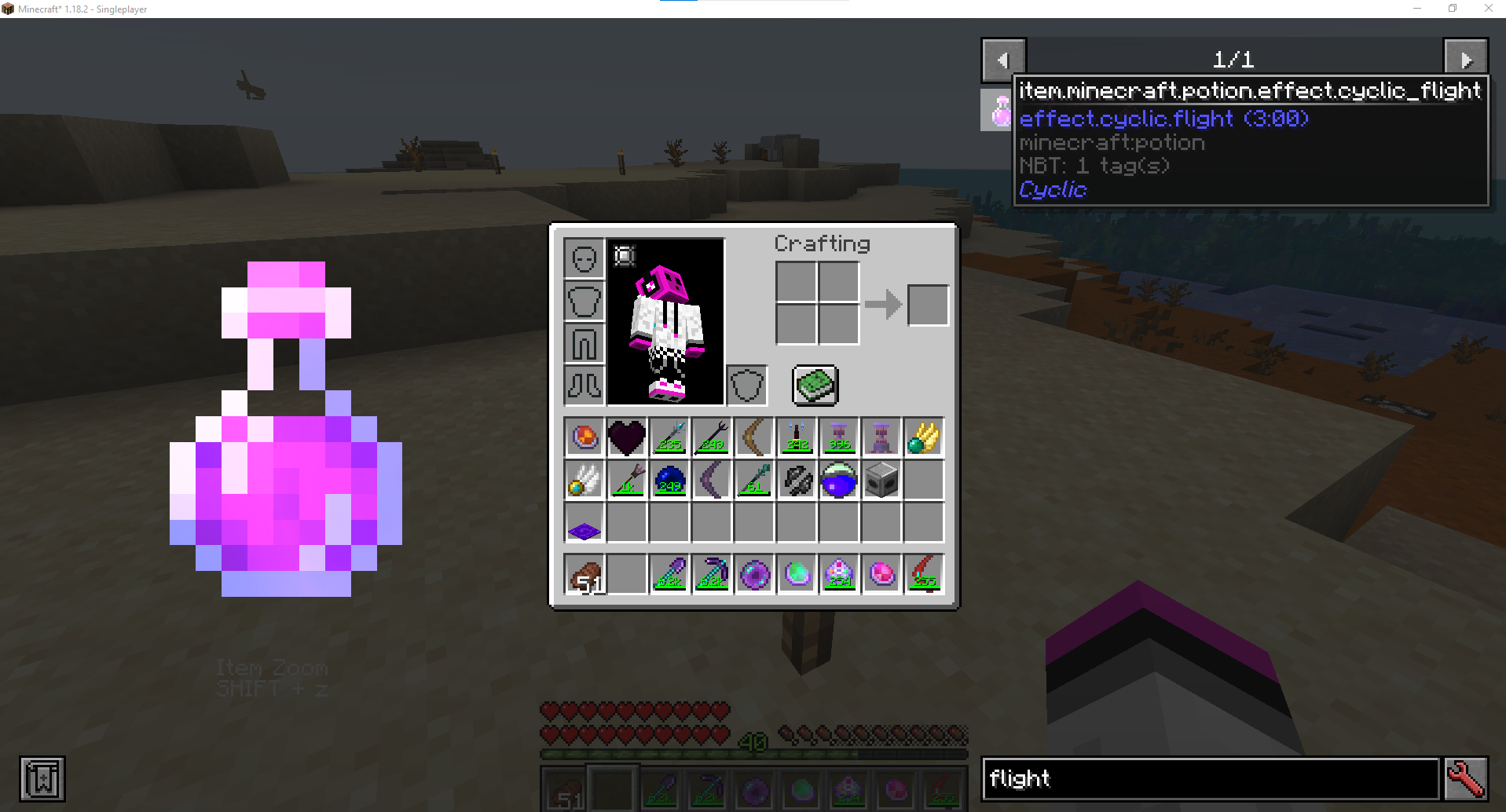Click the helmet armor slot icon
Image resolution: width=1506 pixels, height=812 pixels.
pos(583,257)
